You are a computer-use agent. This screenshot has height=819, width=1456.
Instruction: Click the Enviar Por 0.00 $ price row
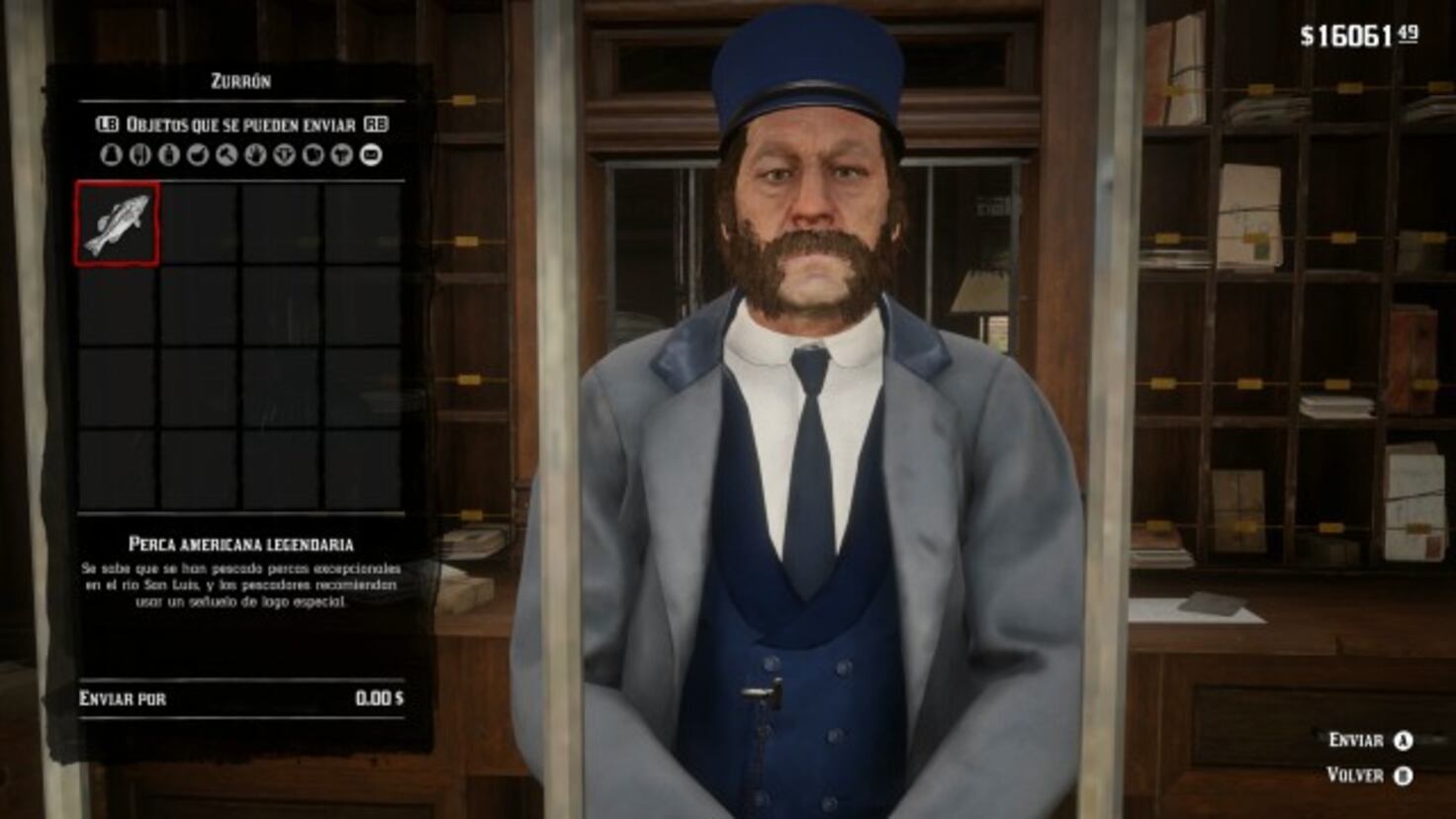click(x=240, y=696)
